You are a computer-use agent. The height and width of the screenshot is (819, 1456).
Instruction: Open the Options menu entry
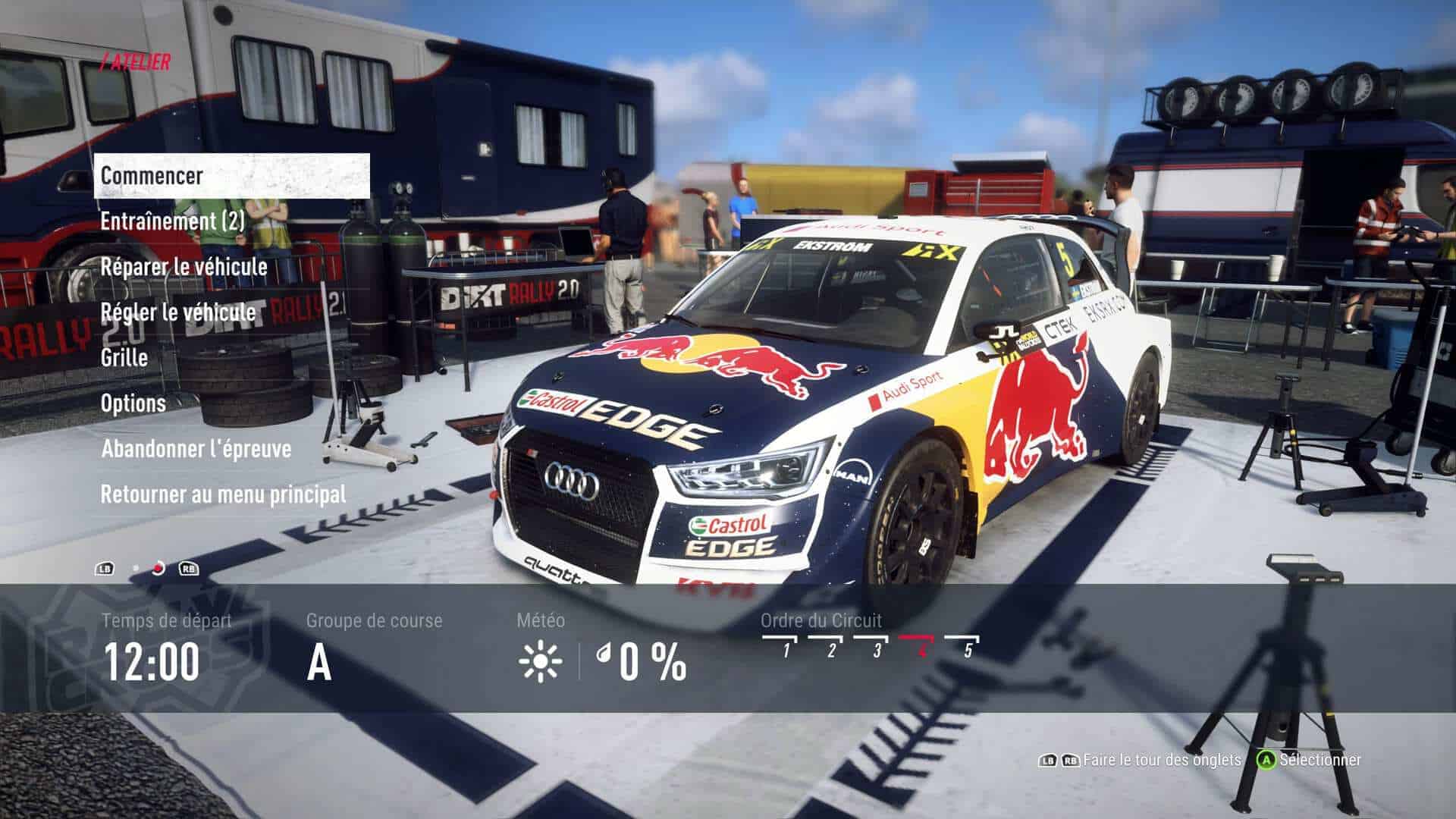click(133, 403)
